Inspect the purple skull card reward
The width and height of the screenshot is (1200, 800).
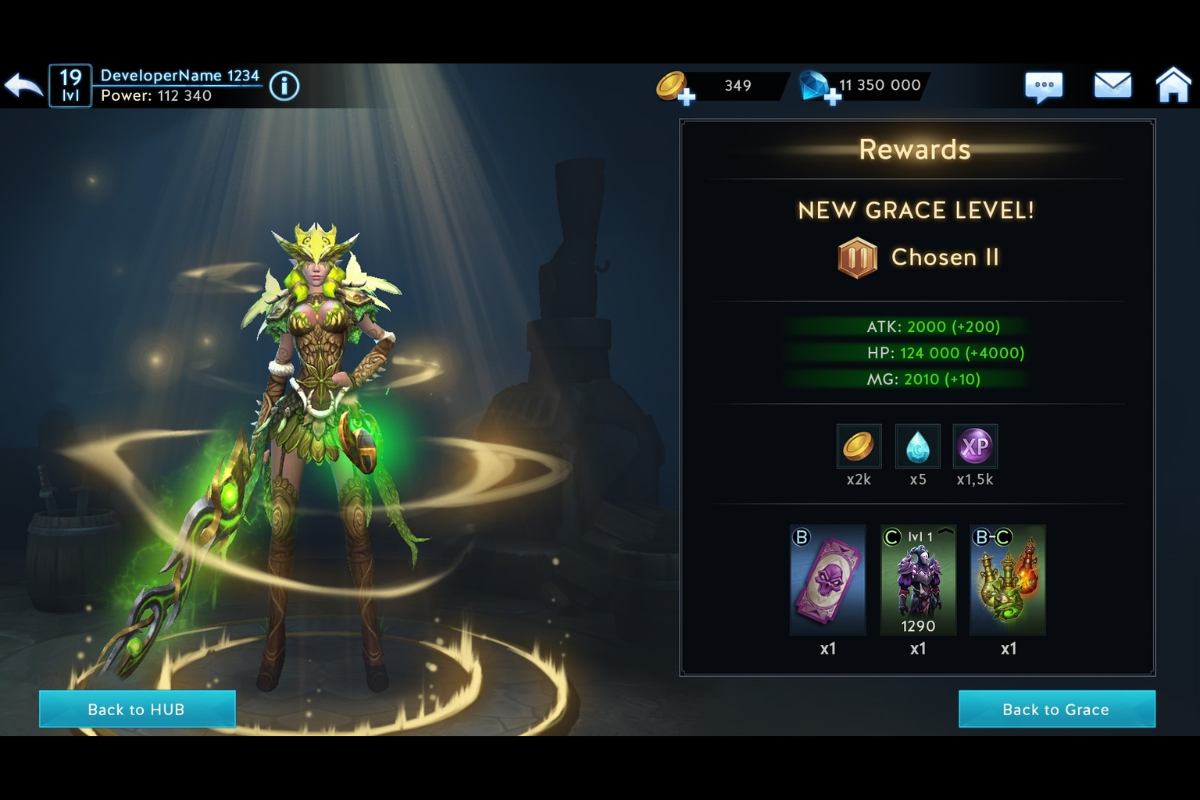[x=828, y=580]
